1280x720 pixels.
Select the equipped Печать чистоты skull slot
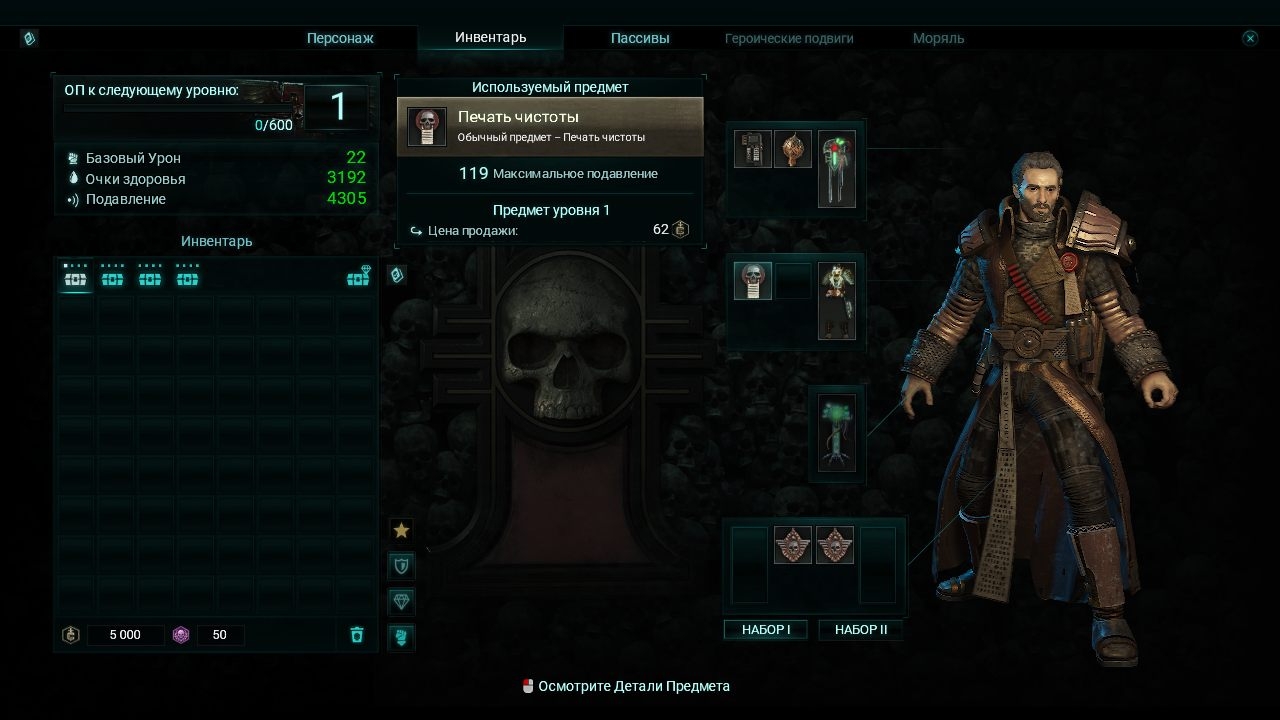pyautogui.click(x=753, y=281)
